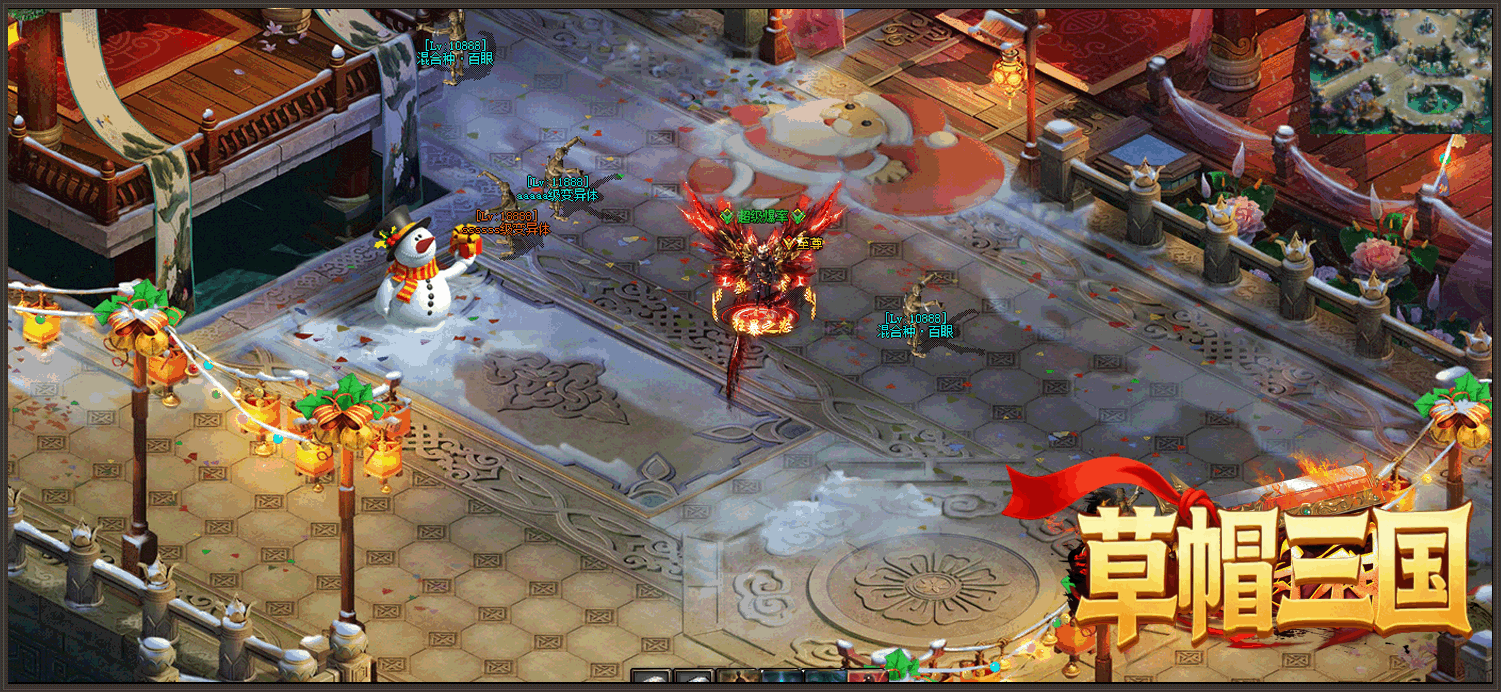Screen dimensions: 1501x692
Task: Open the minimap in the corner
Action: 1399,72
